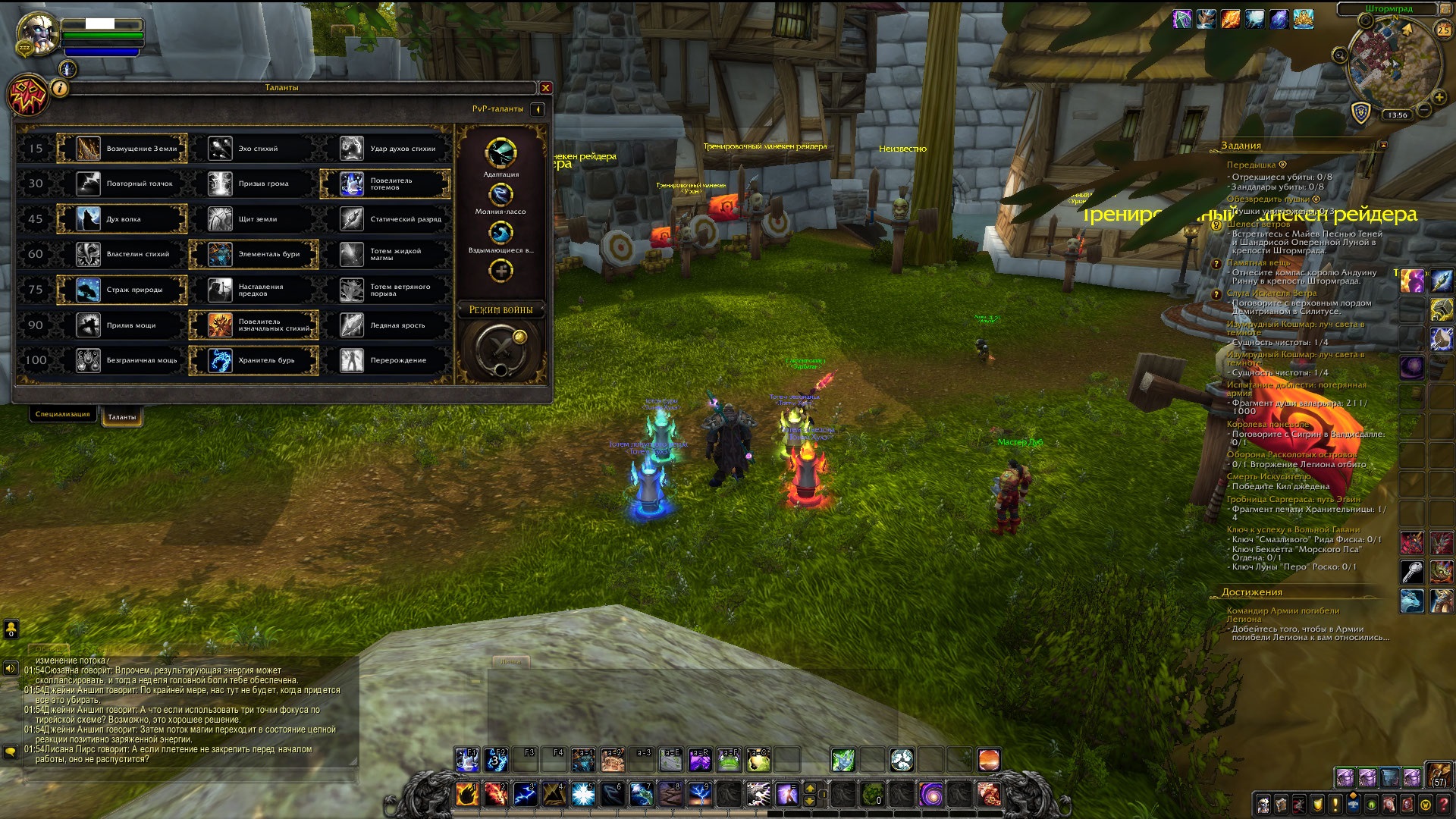Pick the Повелитель тотемов talent
The height and width of the screenshot is (819, 1456).
click(x=385, y=184)
